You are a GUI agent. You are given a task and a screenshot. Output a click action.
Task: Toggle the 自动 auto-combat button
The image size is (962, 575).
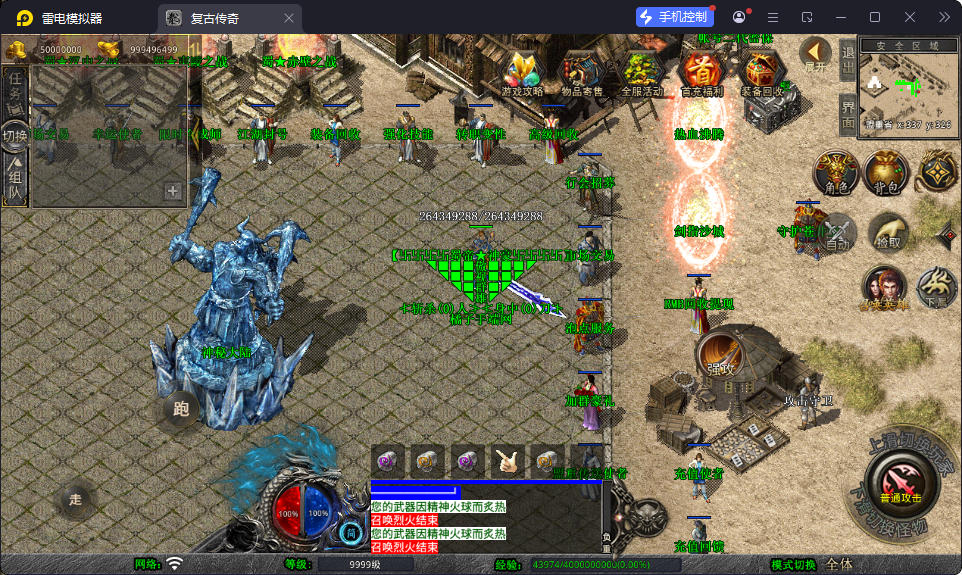tap(837, 231)
